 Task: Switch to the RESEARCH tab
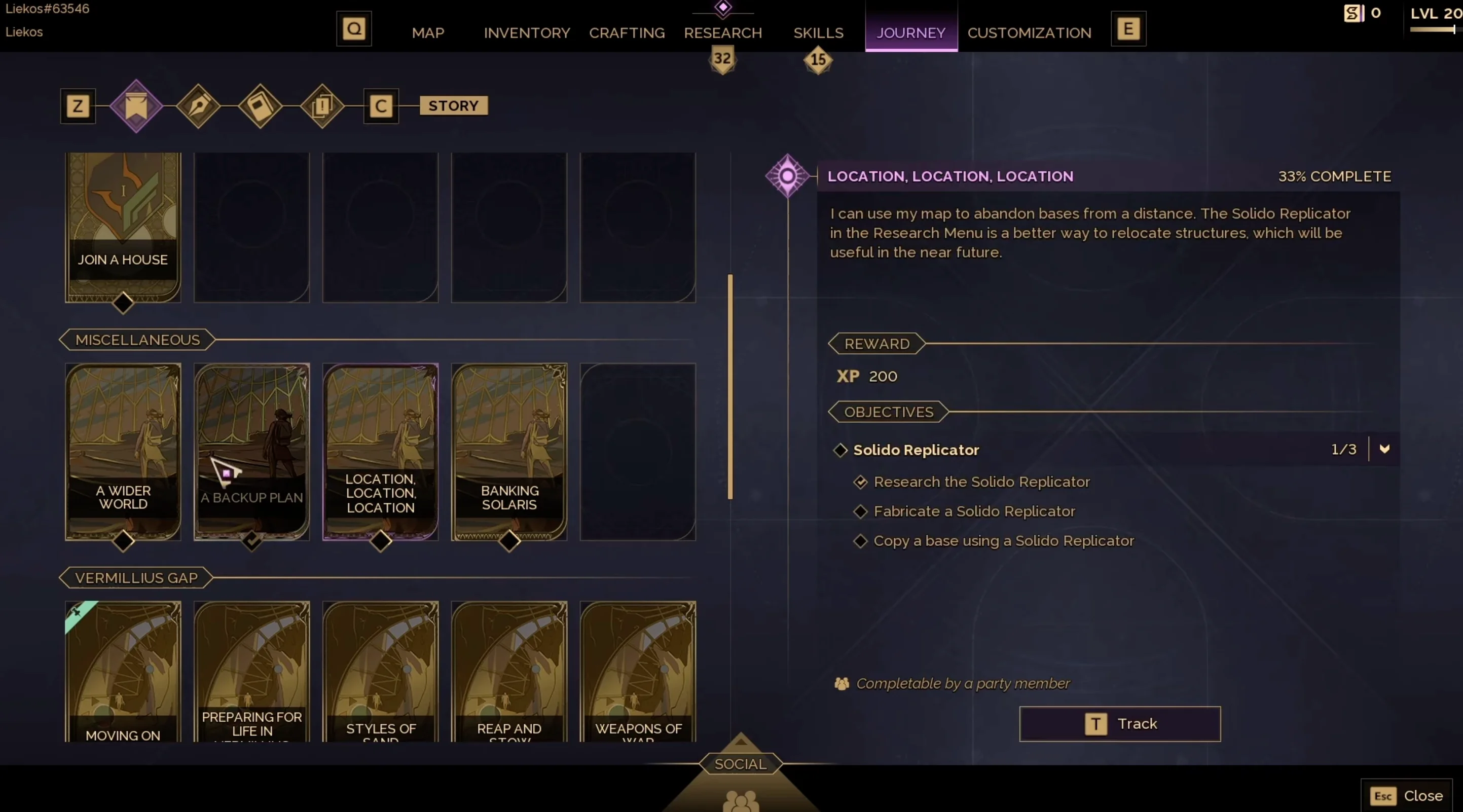pyautogui.click(x=722, y=33)
